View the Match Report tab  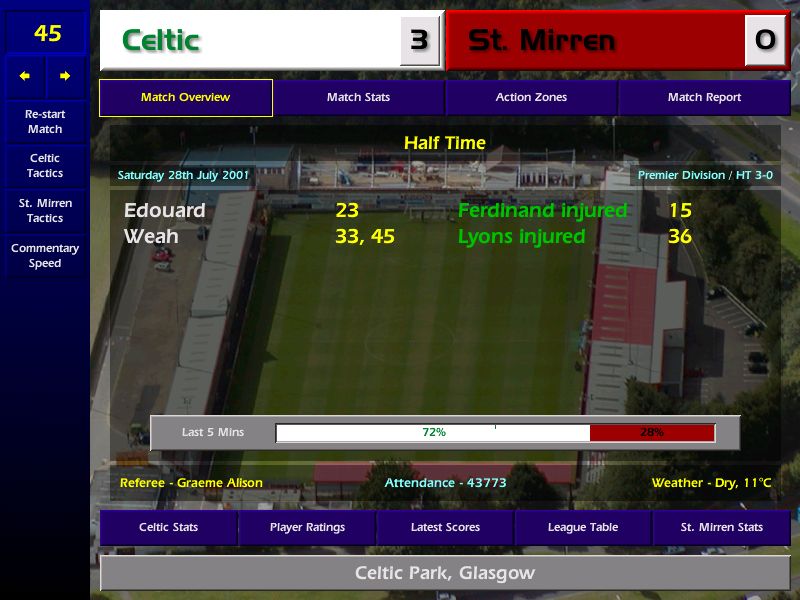(x=704, y=98)
